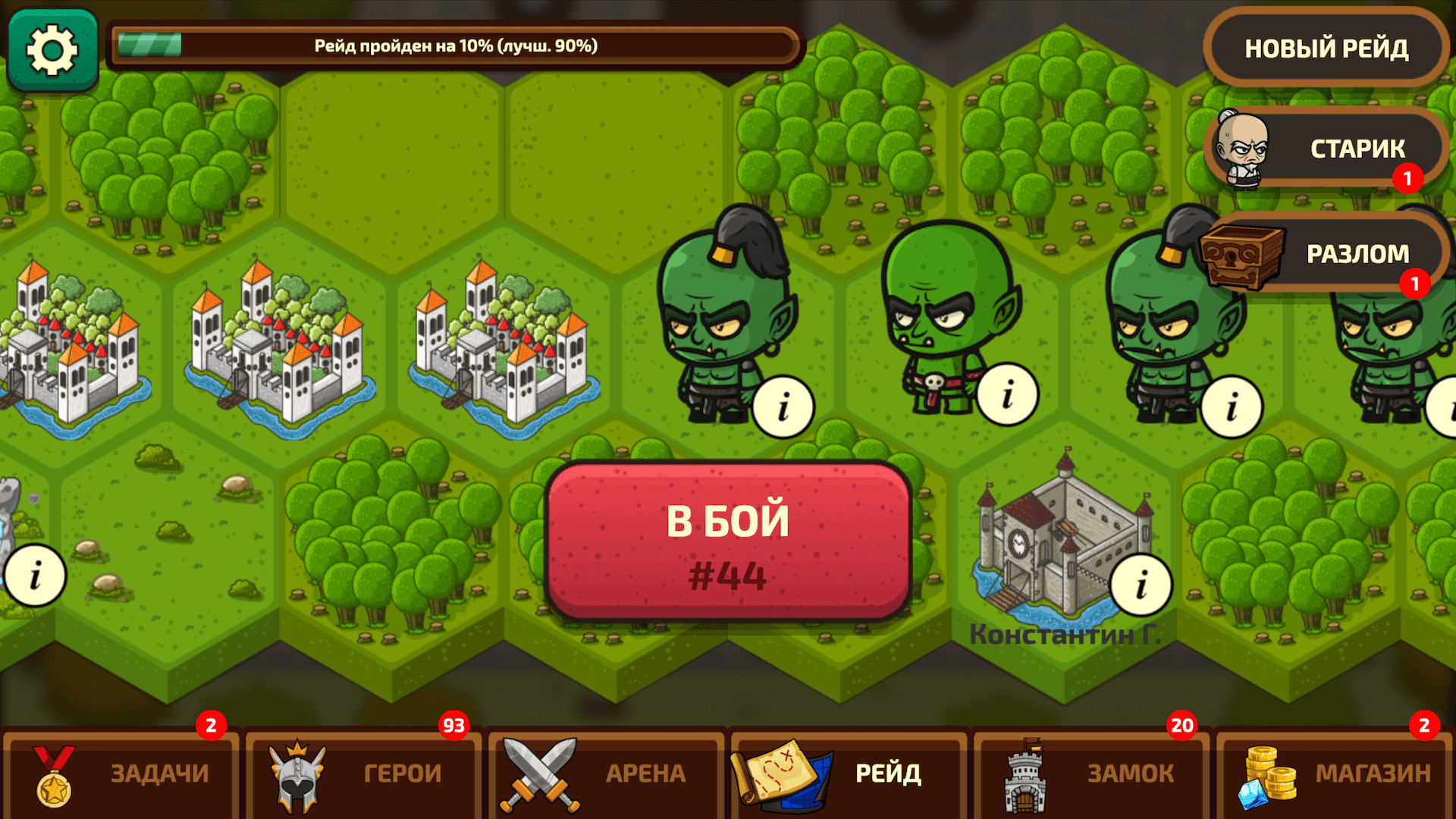Viewport: 1456px width, 819px height.
Task: Show info for the skull-belt orc
Action: [1006, 394]
